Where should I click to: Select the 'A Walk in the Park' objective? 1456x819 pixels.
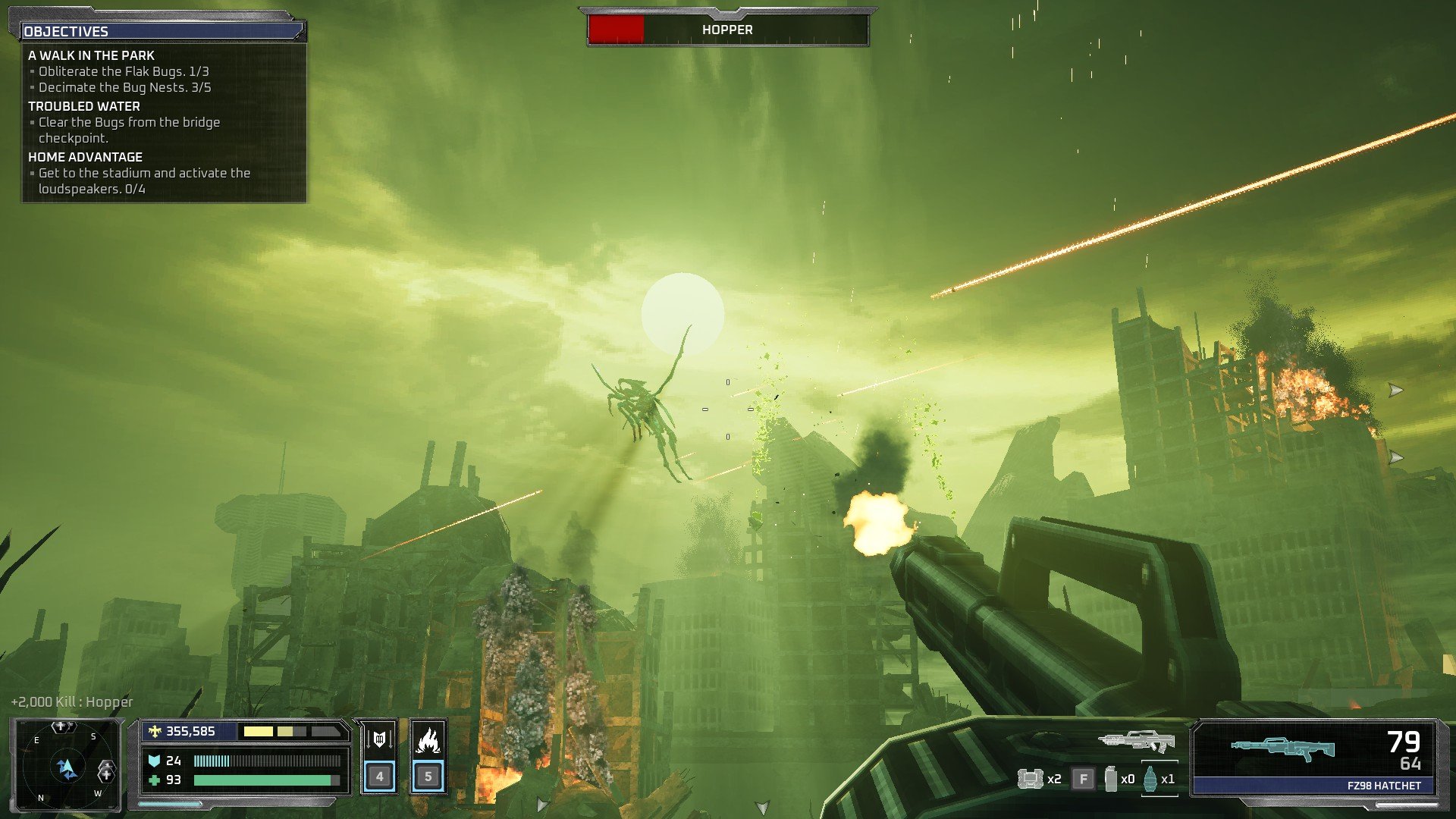(x=91, y=55)
